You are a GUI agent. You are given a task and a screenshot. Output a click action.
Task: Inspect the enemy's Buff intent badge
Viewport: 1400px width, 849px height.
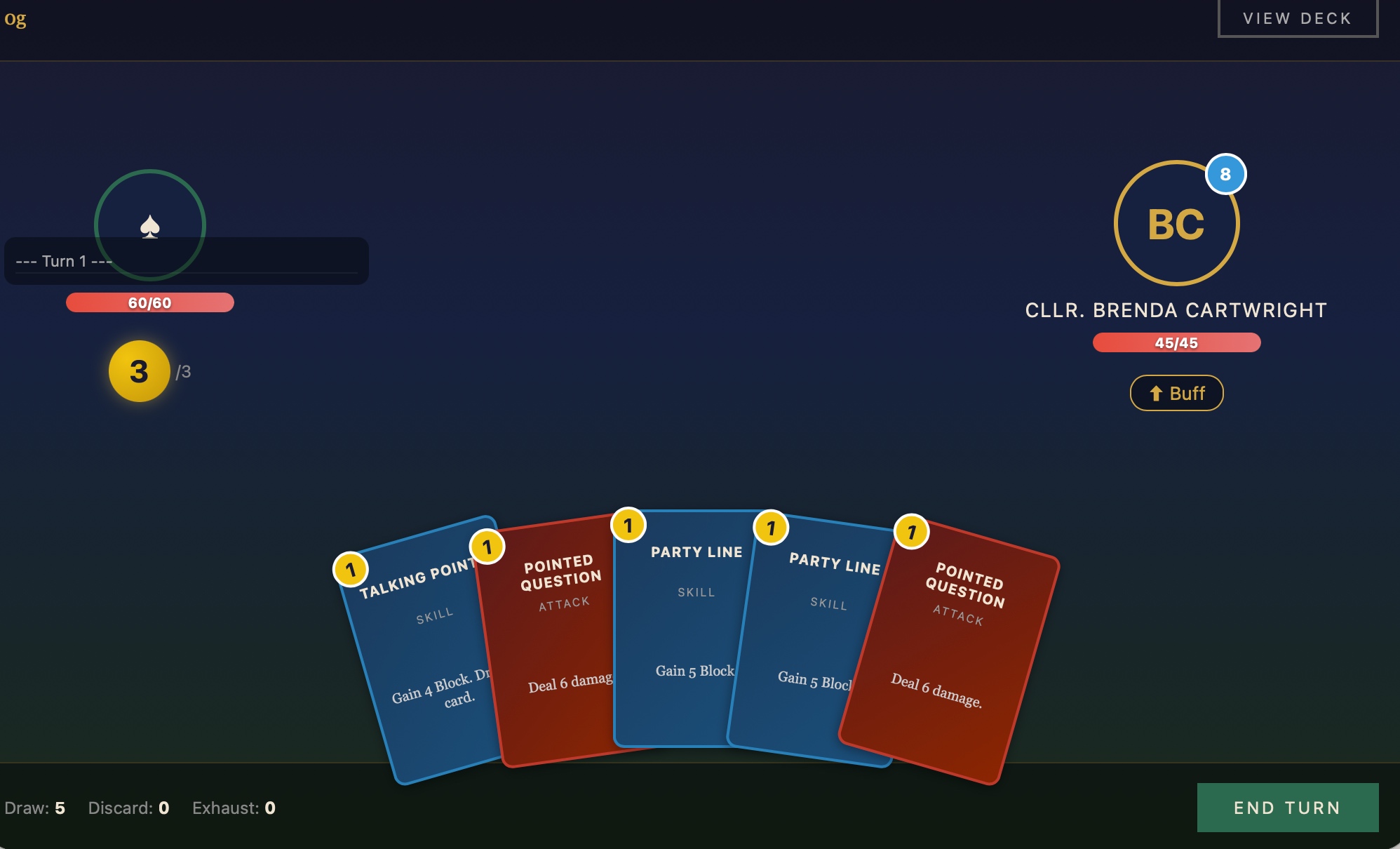[x=1176, y=393]
